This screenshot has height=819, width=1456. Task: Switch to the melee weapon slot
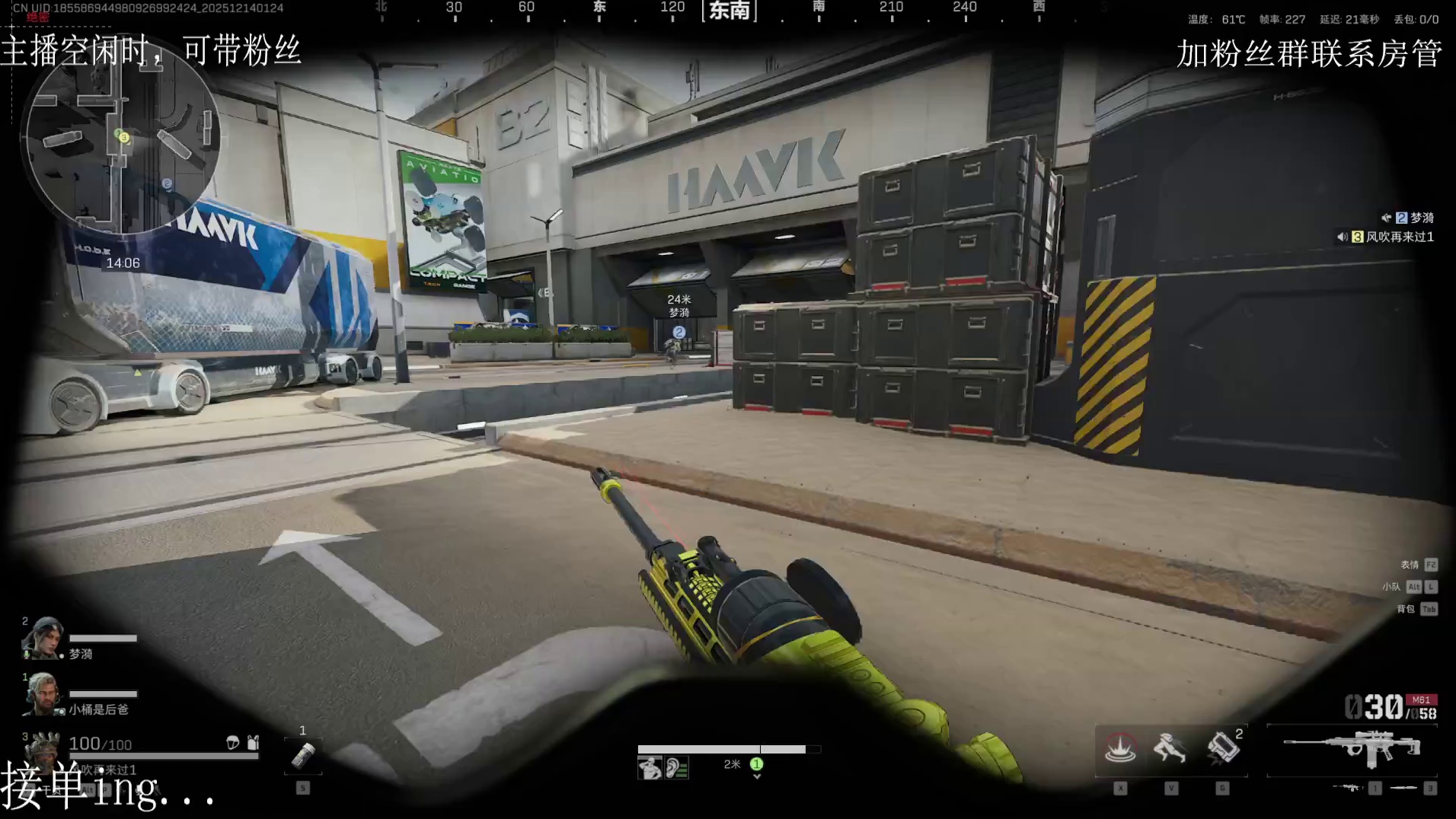[1403, 788]
